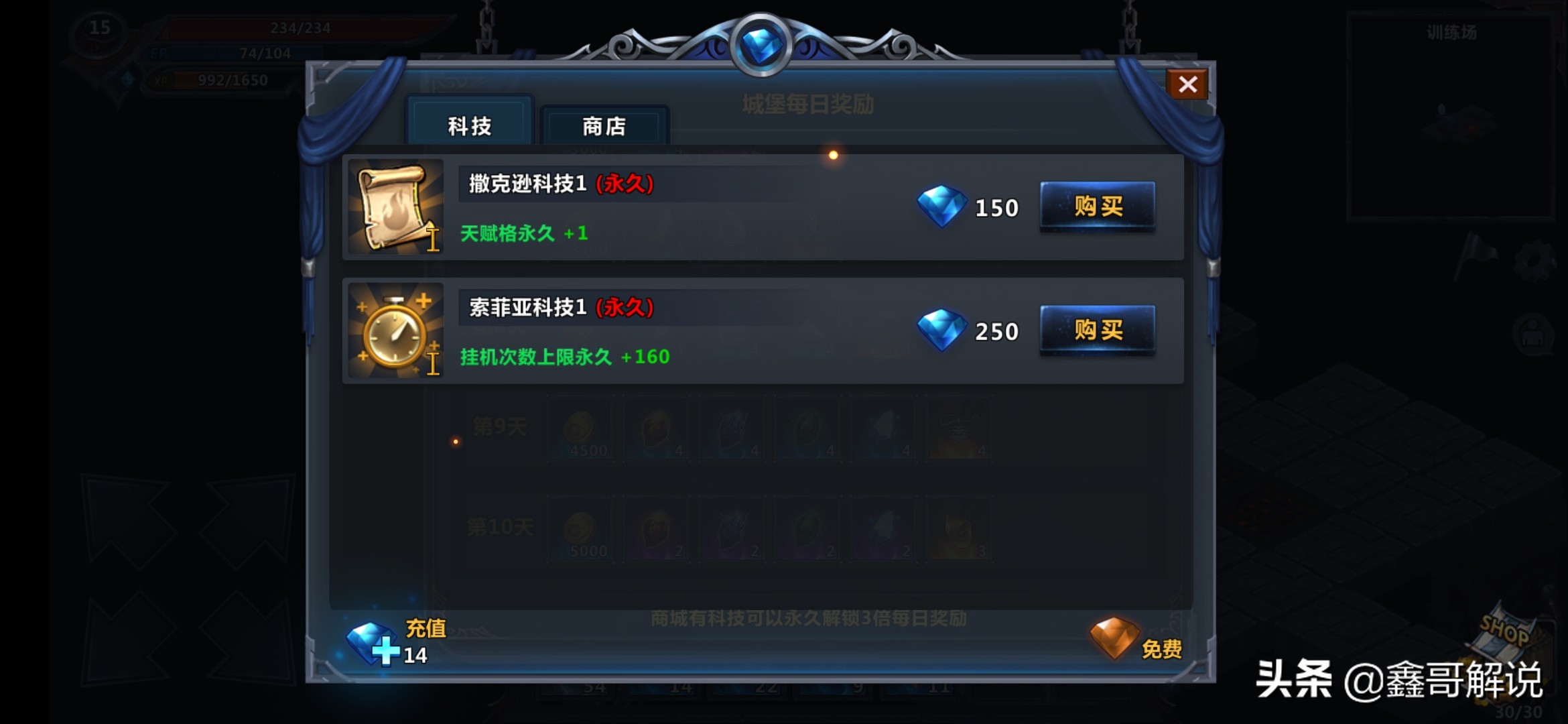This screenshot has width=1568, height=724.
Task: Tap the level 15 player avatar
Action: pos(101,30)
